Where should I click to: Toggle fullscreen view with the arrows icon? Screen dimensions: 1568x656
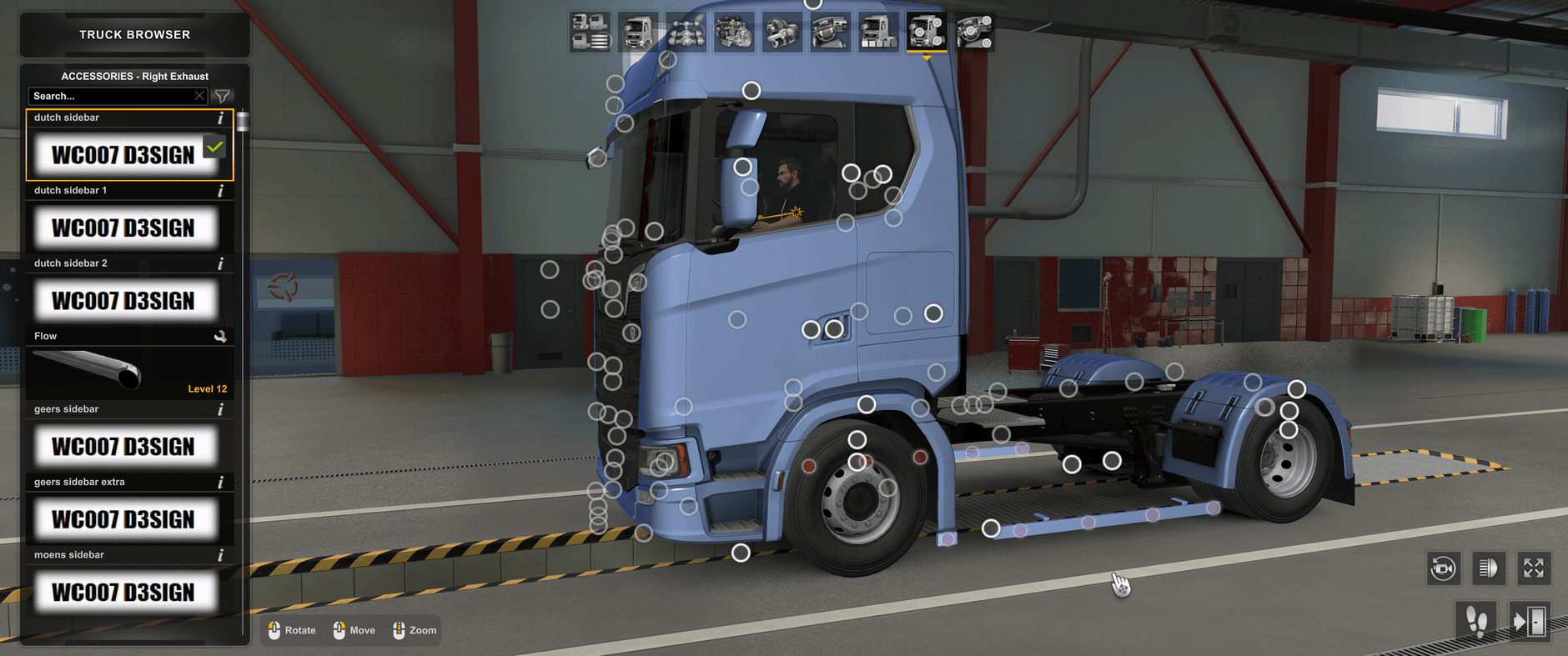(1534, 568)
